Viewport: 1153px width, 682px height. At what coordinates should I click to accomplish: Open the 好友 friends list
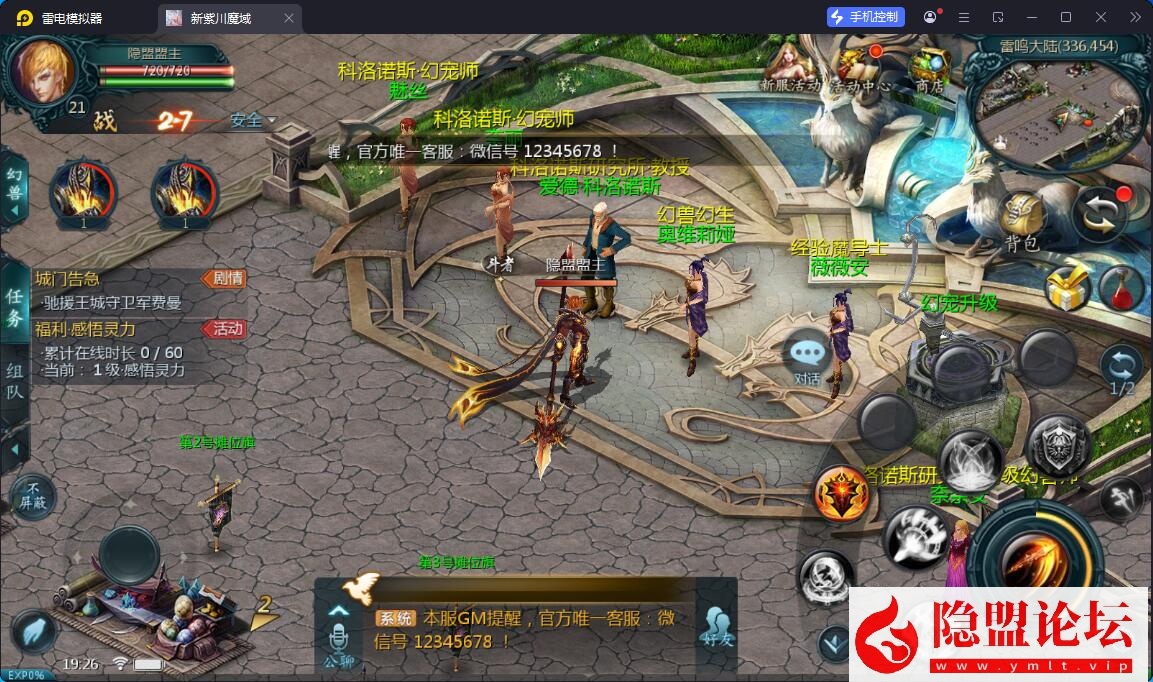point(714,627)
